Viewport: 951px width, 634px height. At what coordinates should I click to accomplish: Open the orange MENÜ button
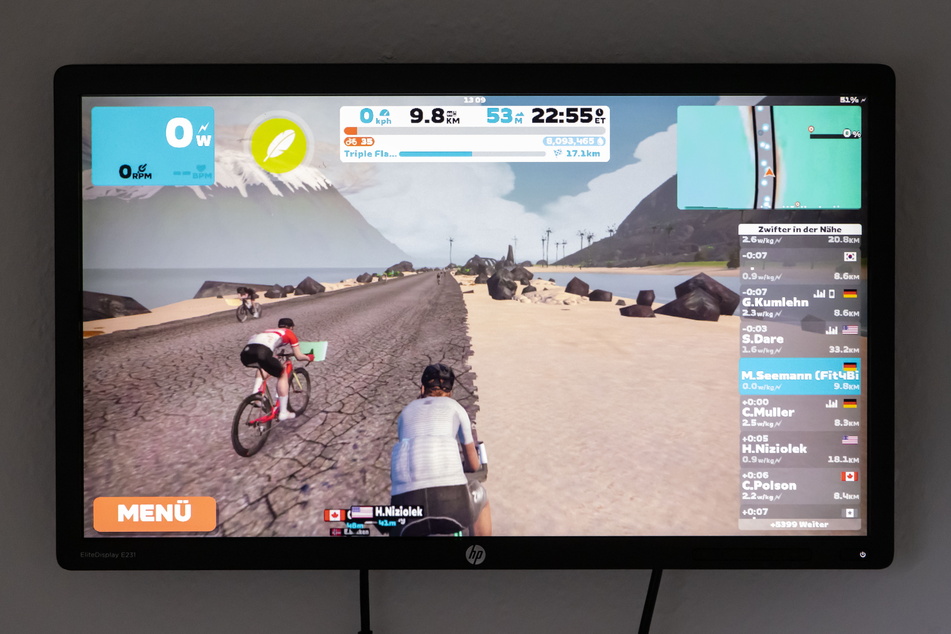pos(154,513)
